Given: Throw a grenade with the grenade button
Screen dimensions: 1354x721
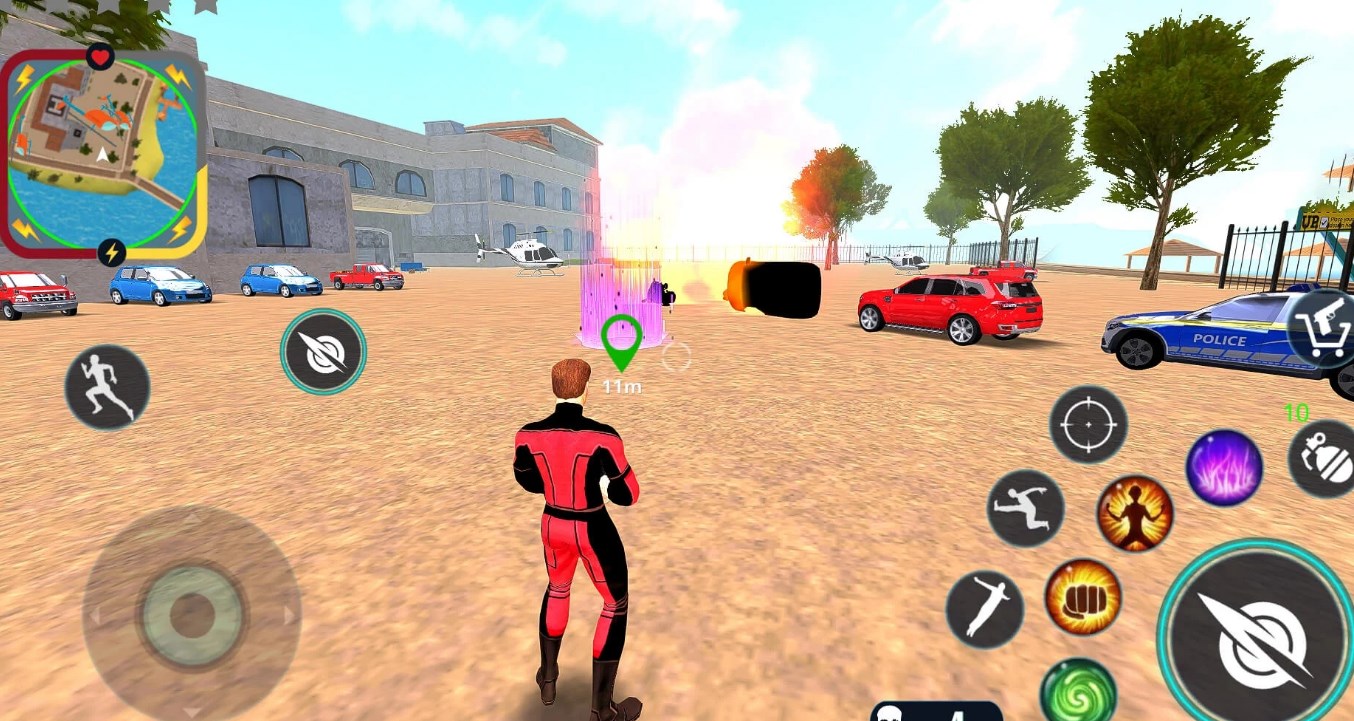Looking at the screenshot, I should click(x=1324, y=459).
